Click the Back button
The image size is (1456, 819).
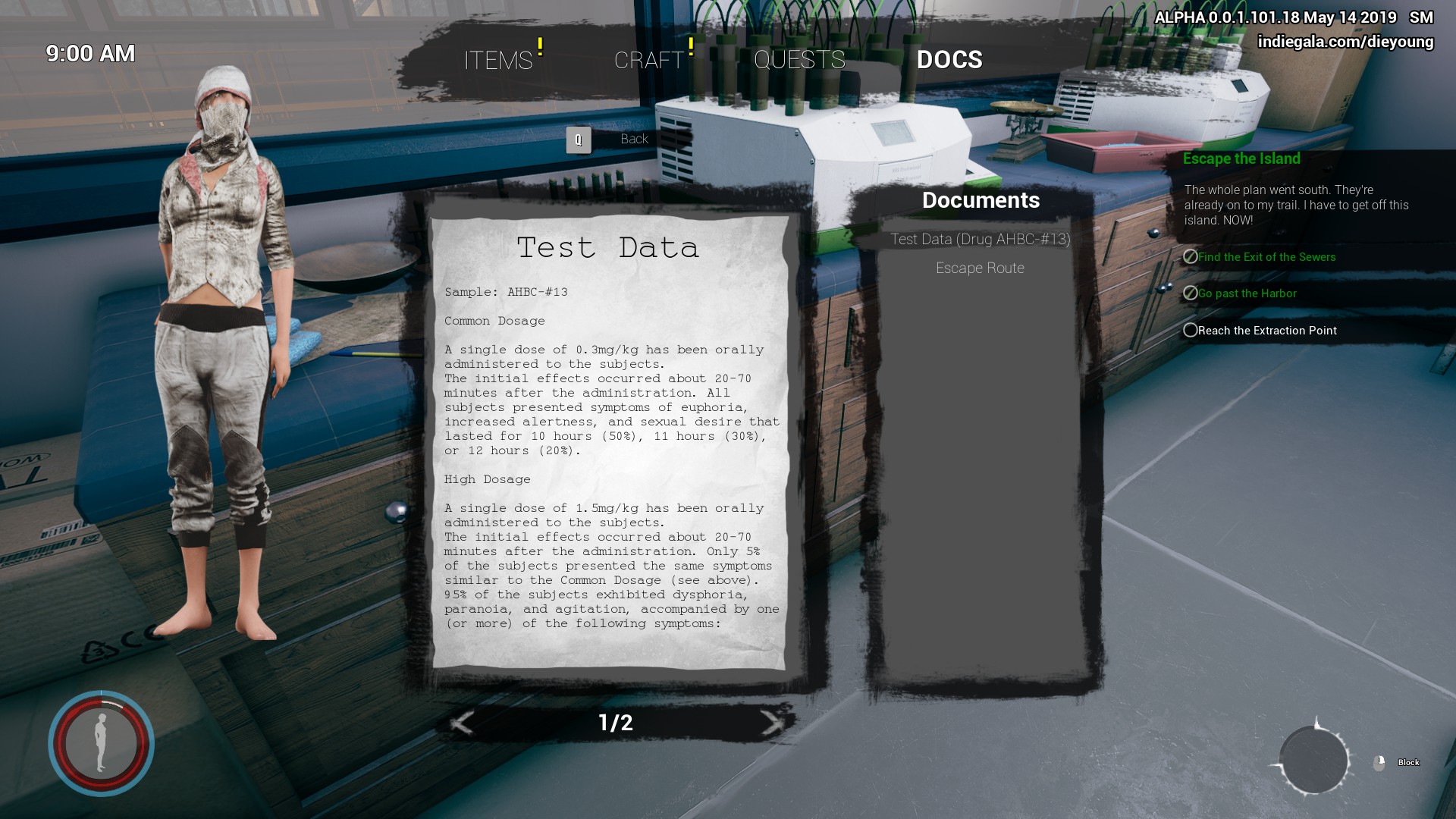633,140
